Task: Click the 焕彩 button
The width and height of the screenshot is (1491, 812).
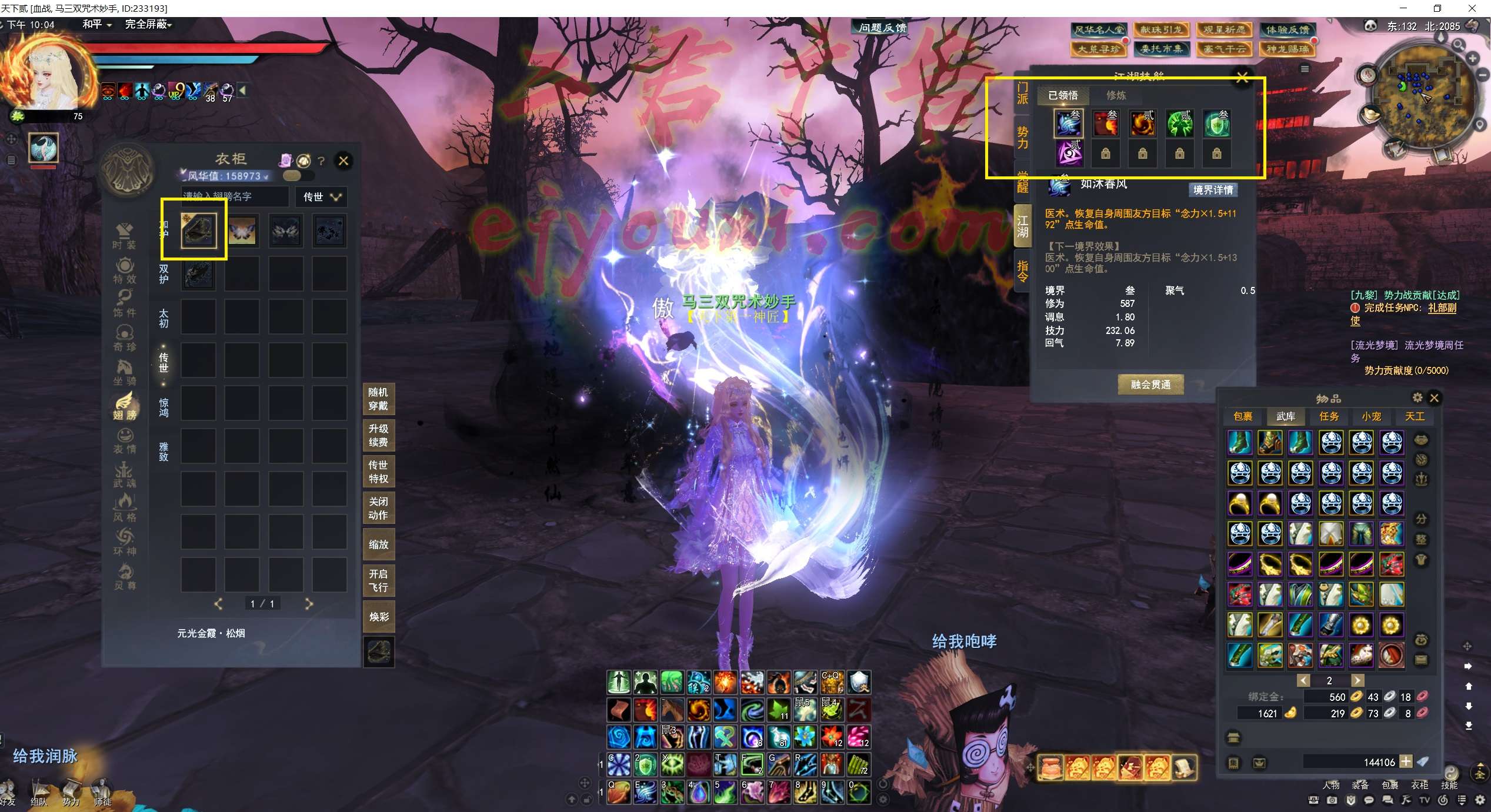Action: (378, 617)
